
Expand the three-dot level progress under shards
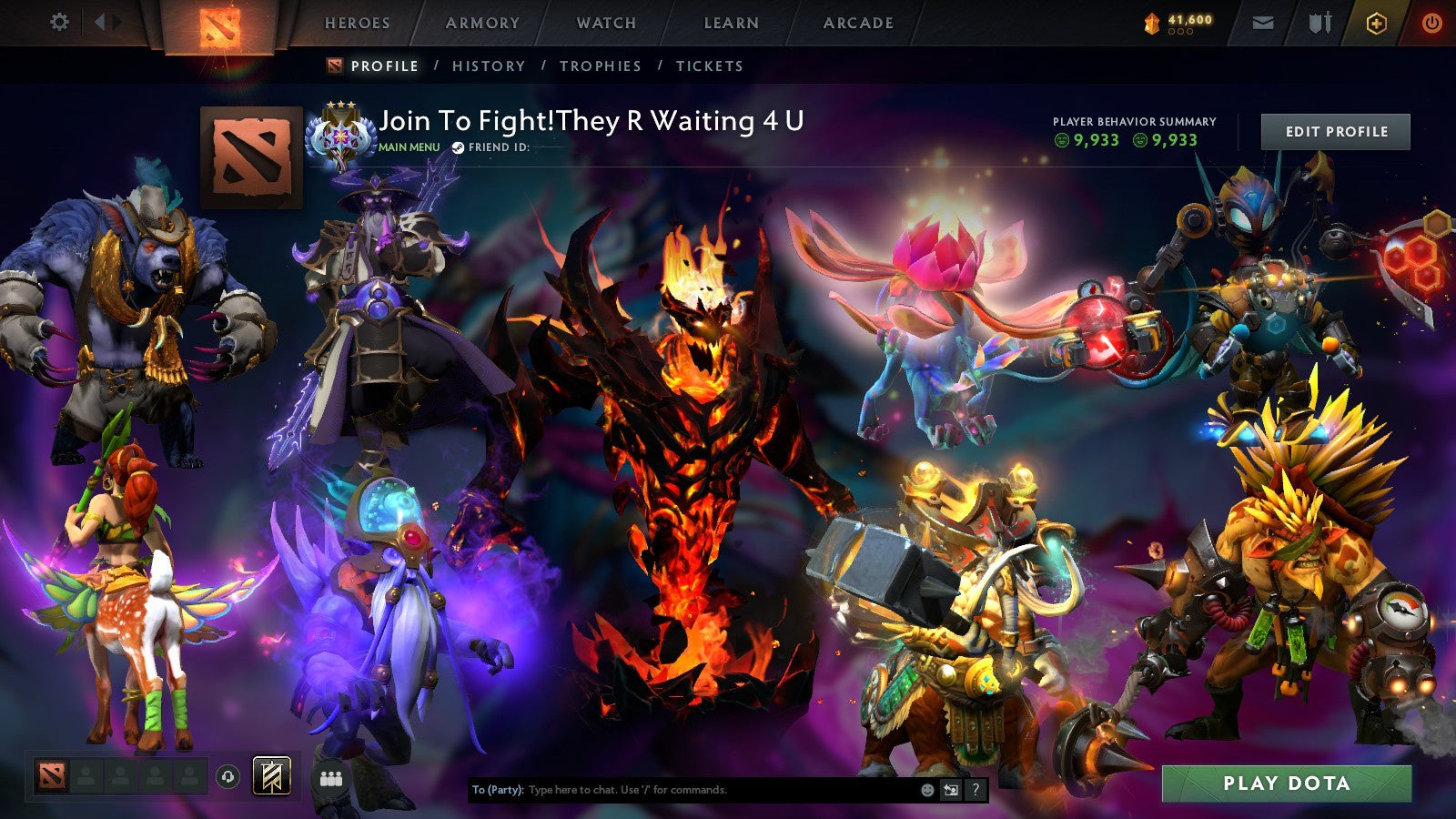[1180, 33]
